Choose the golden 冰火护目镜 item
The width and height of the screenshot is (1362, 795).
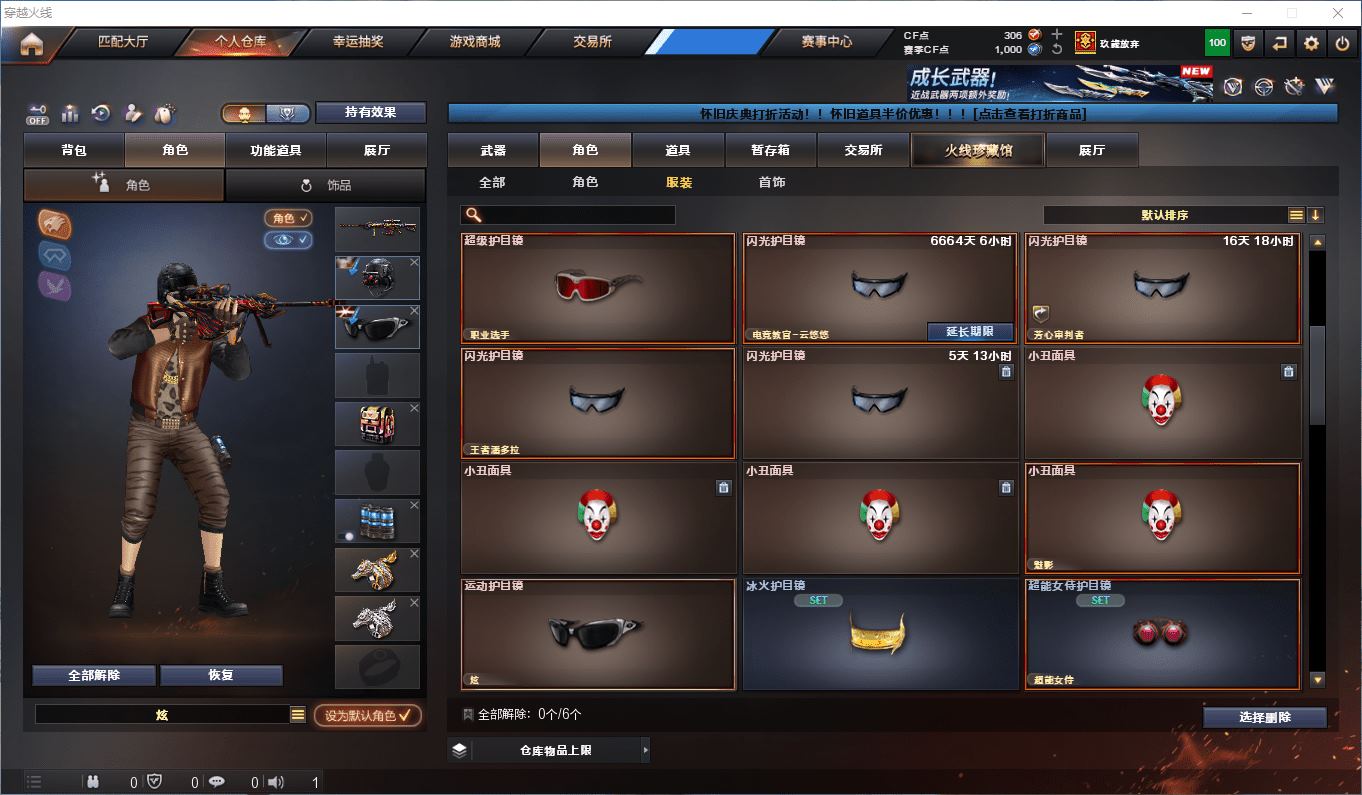tap(879, 634)
